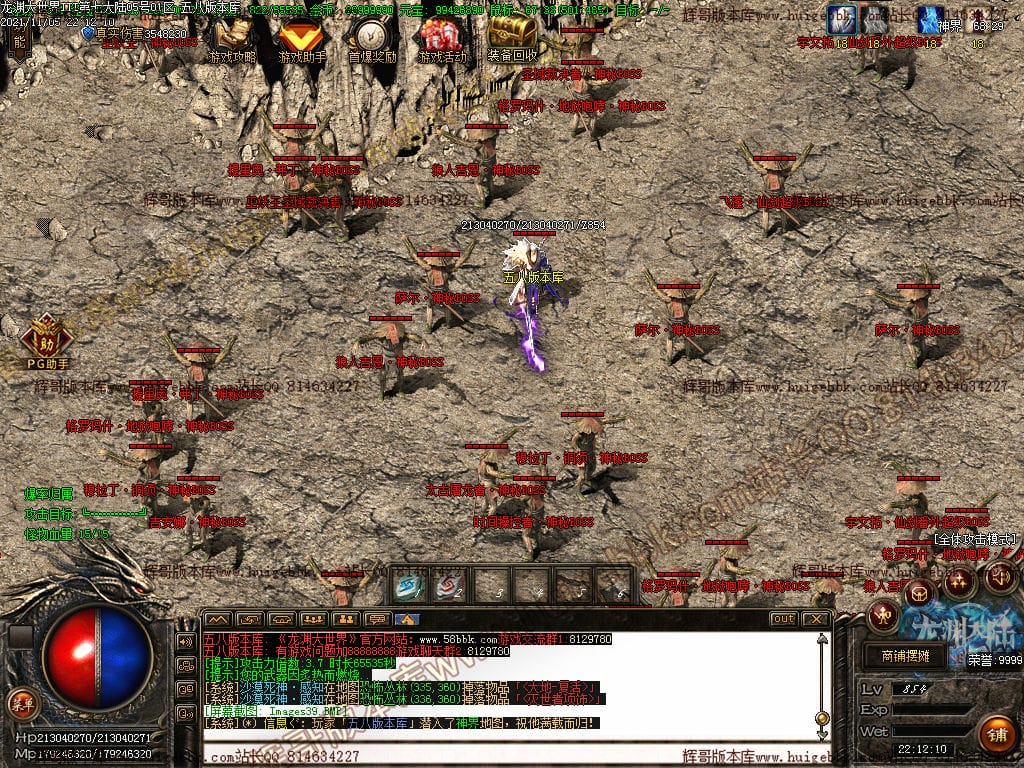
Task: Click the house-shaped chat tab icon
Action: click(x=407, y=619)
